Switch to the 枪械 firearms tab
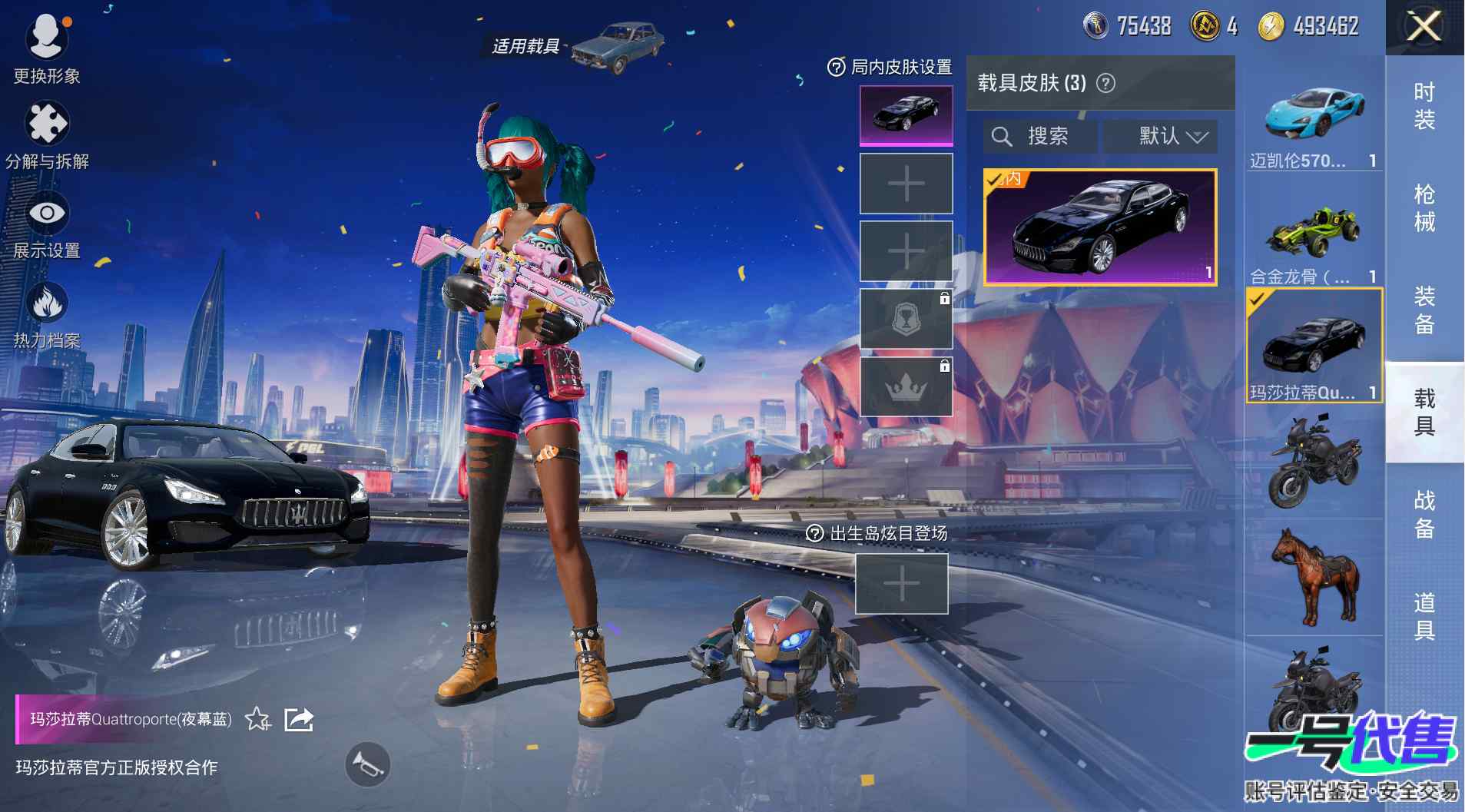Viewport: 1465px width, 812px height. point(1424,208)
